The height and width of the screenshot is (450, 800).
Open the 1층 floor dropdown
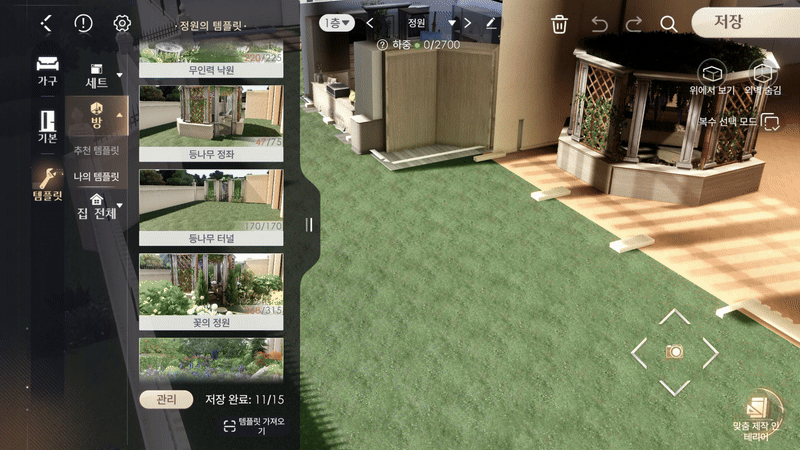point(336,22)
